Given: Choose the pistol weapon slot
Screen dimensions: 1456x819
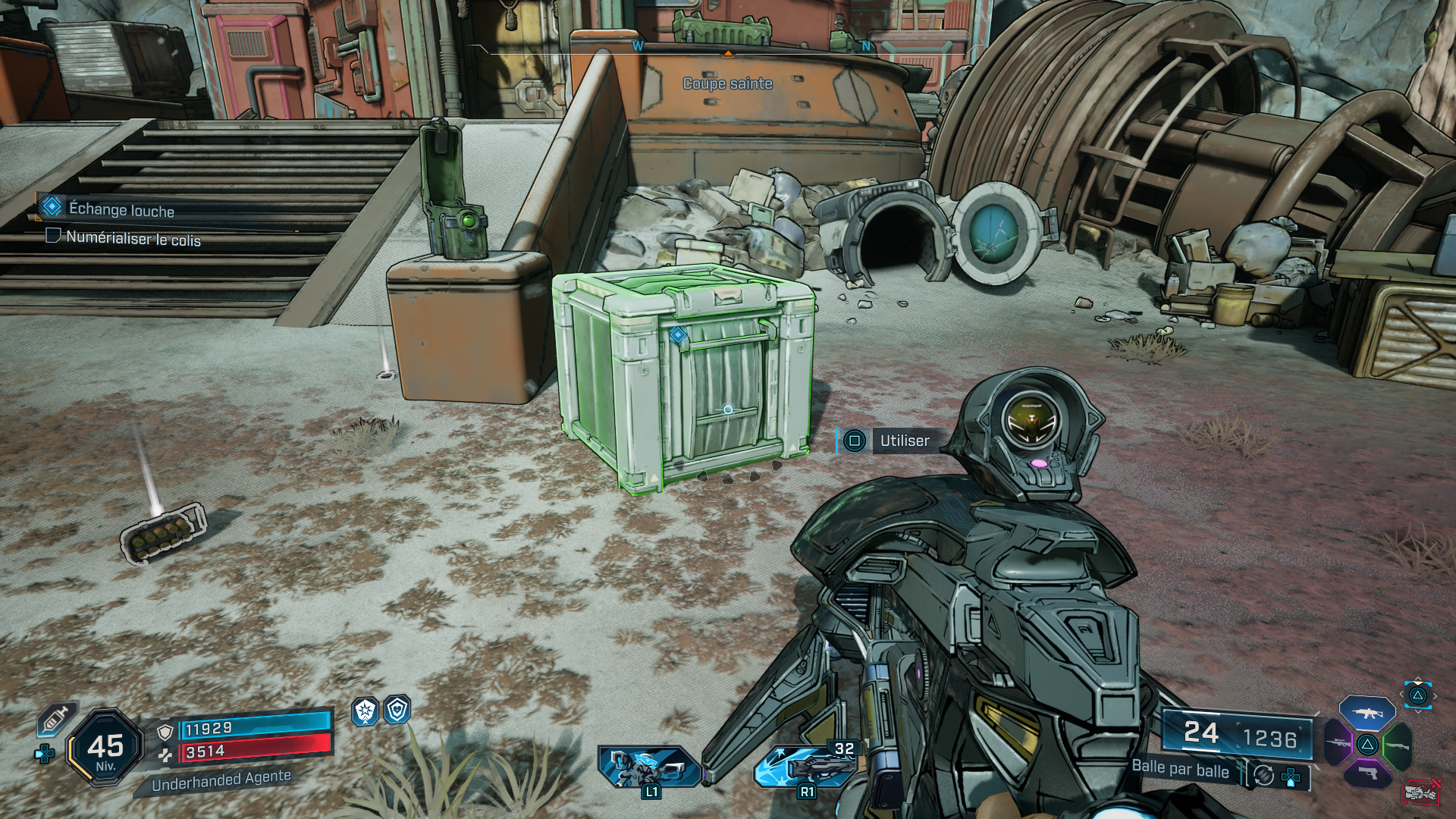Looking at the screenshot, I should click(1367, 773).
